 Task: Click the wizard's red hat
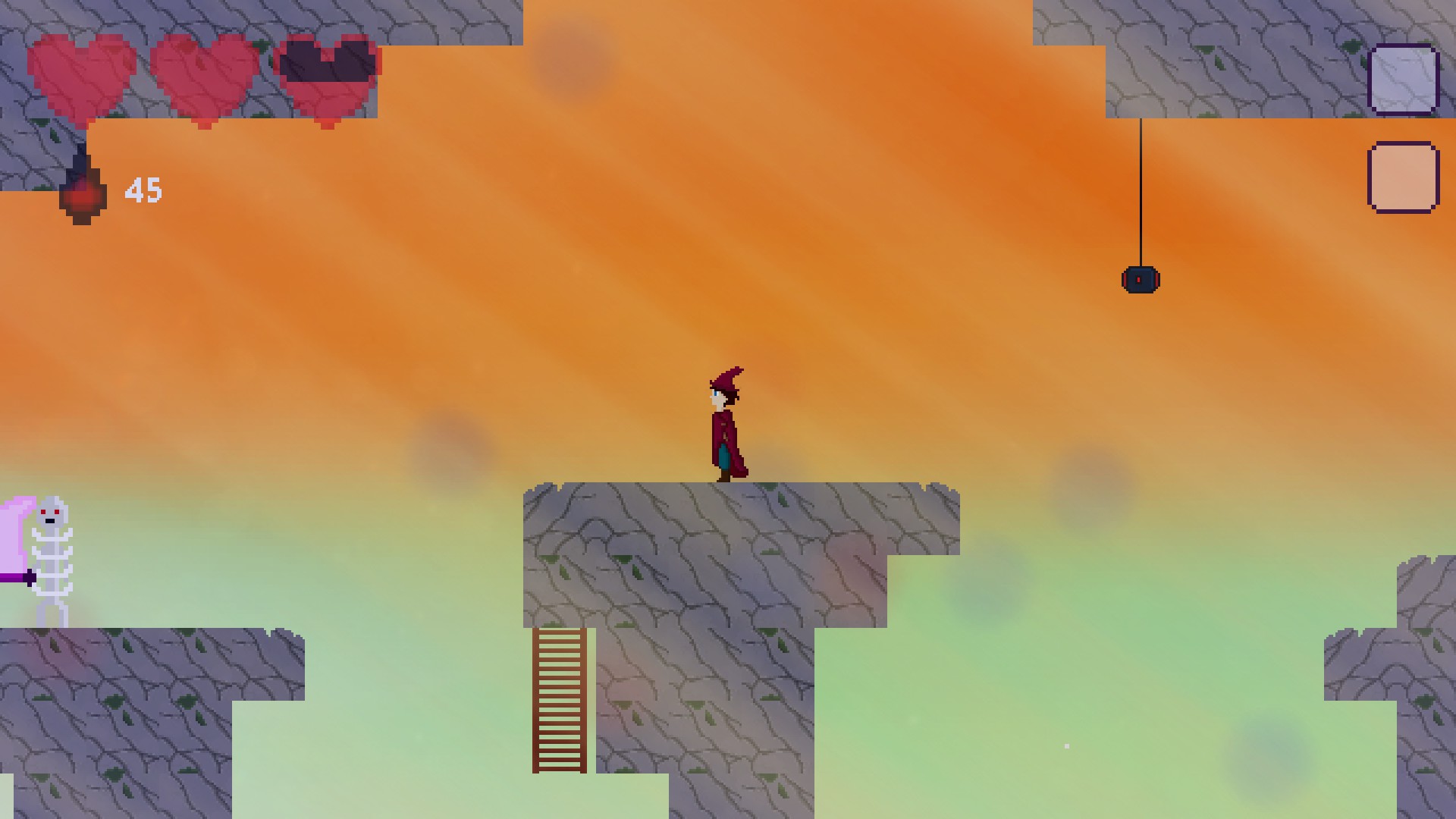pos(726,379)
